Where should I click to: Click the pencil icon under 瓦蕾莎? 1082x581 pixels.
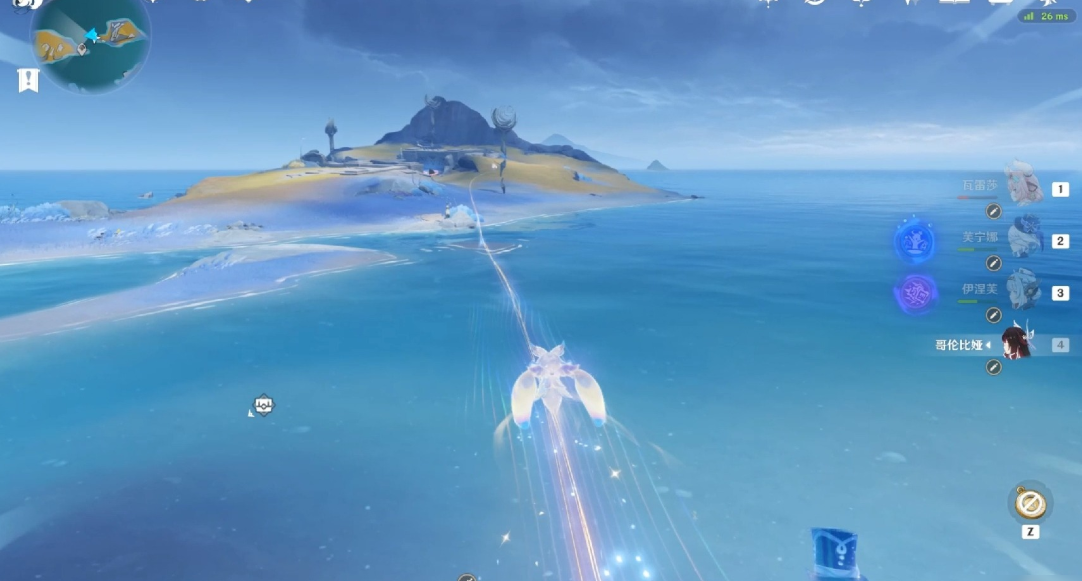993,211
